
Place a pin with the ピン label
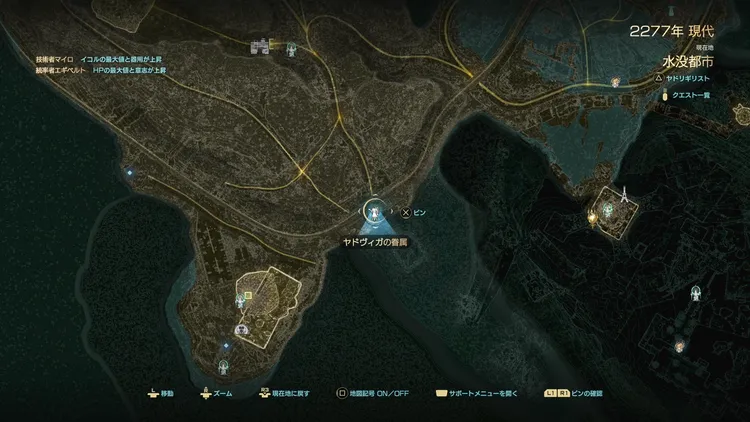pyautogui.click(x=413, y=213)
